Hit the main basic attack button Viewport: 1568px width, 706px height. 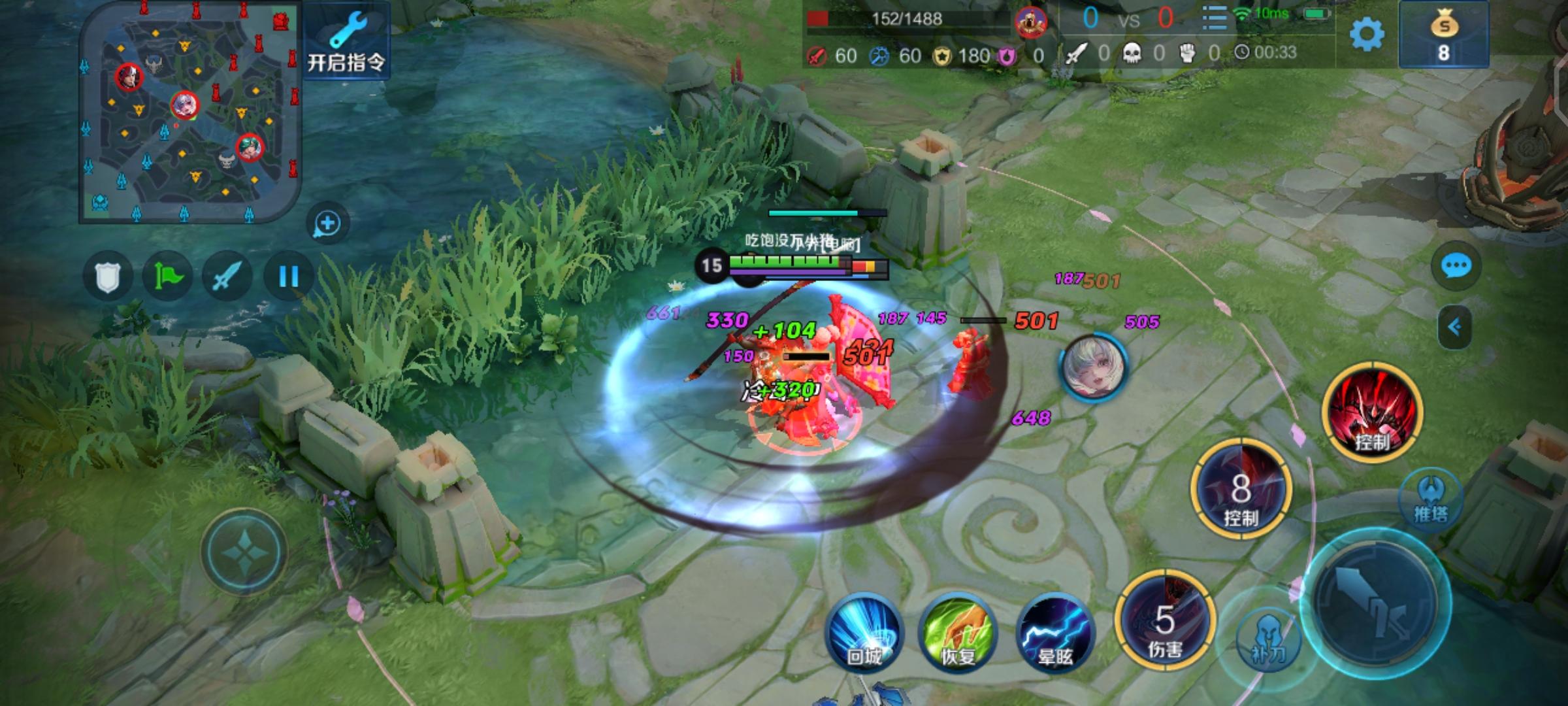point(1375,603)
